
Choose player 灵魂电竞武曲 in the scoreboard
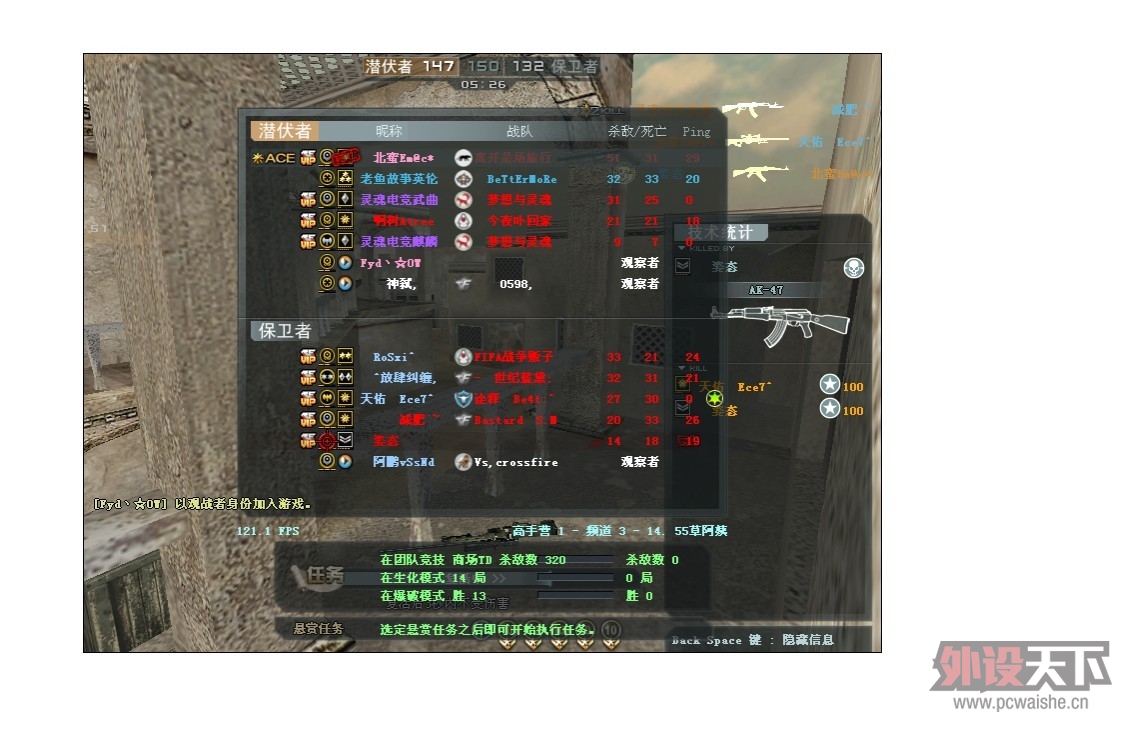(398, 200)
